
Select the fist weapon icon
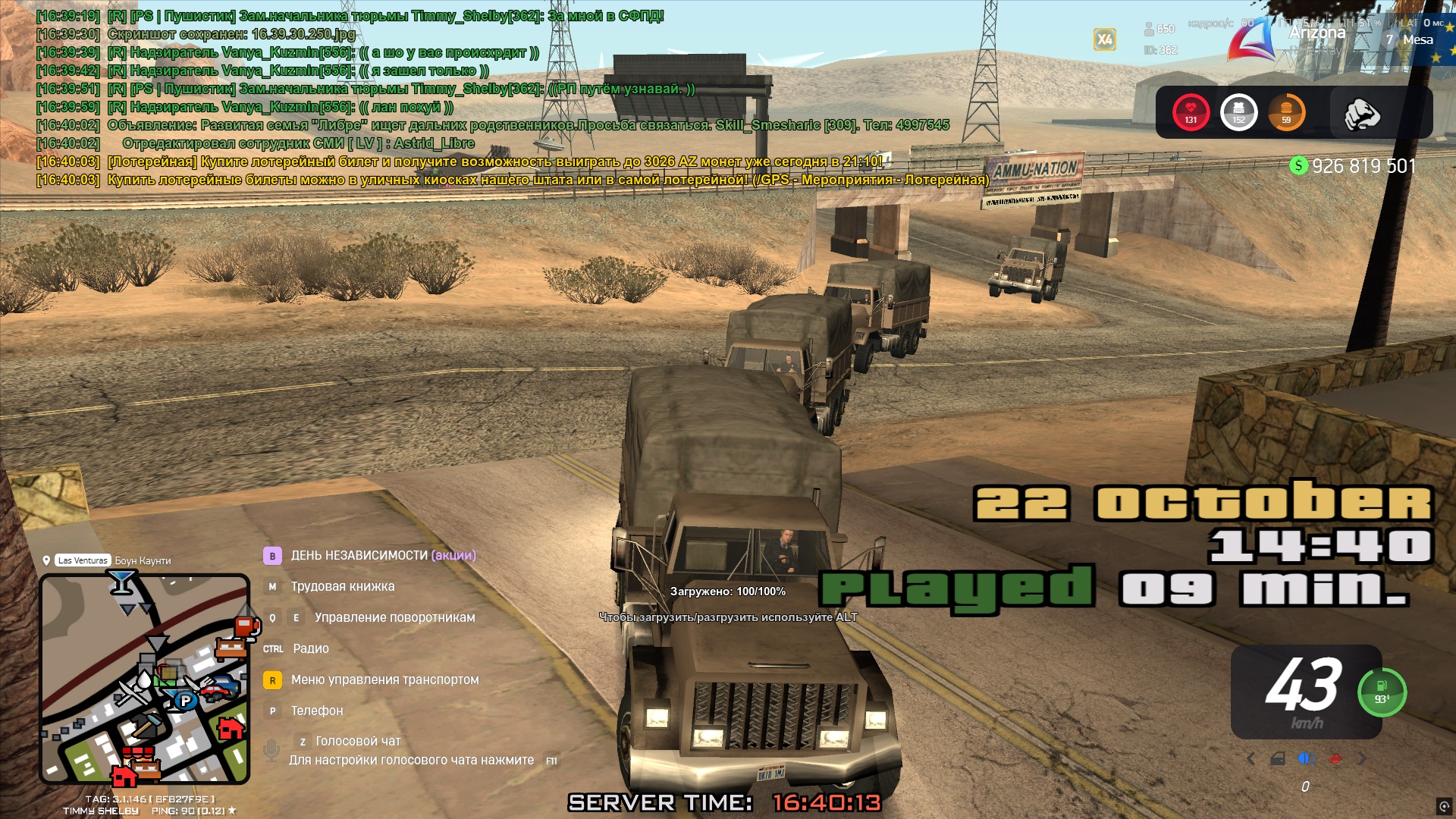(1361, 114)
